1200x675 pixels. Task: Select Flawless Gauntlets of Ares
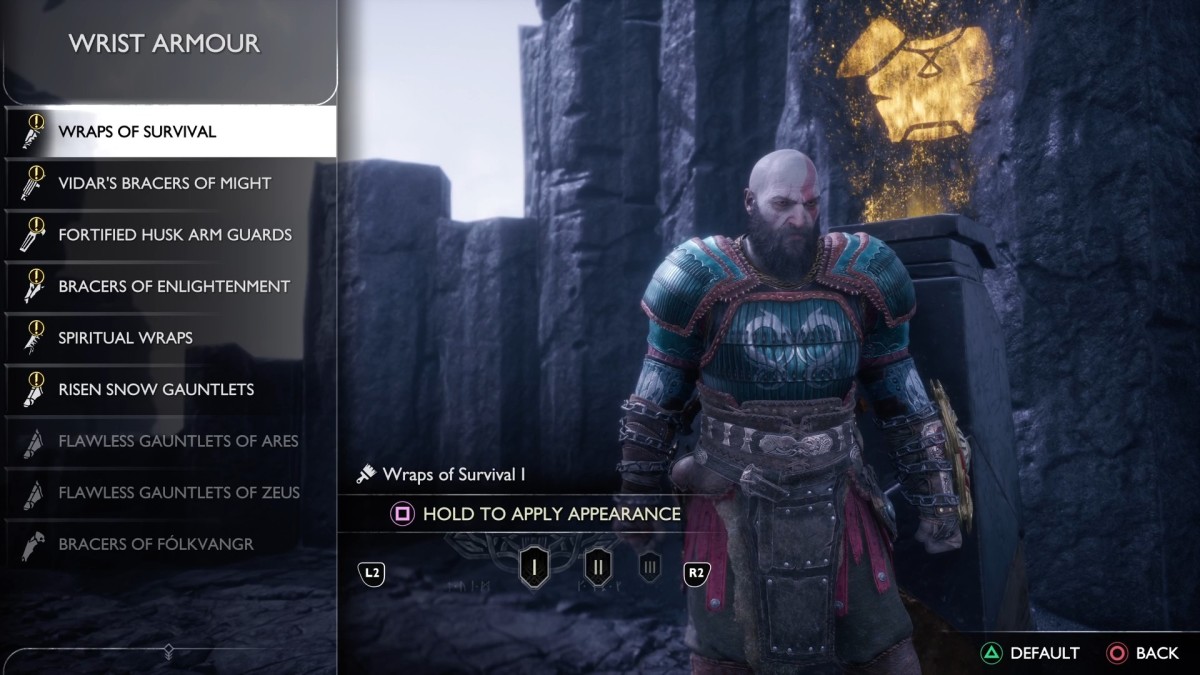click(178, 441)
